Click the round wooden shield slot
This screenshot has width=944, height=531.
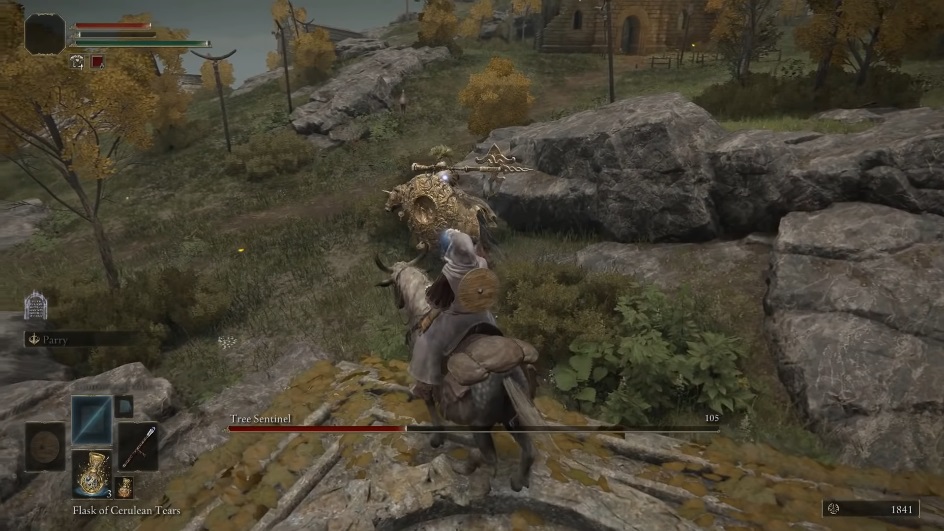point(45,446)
